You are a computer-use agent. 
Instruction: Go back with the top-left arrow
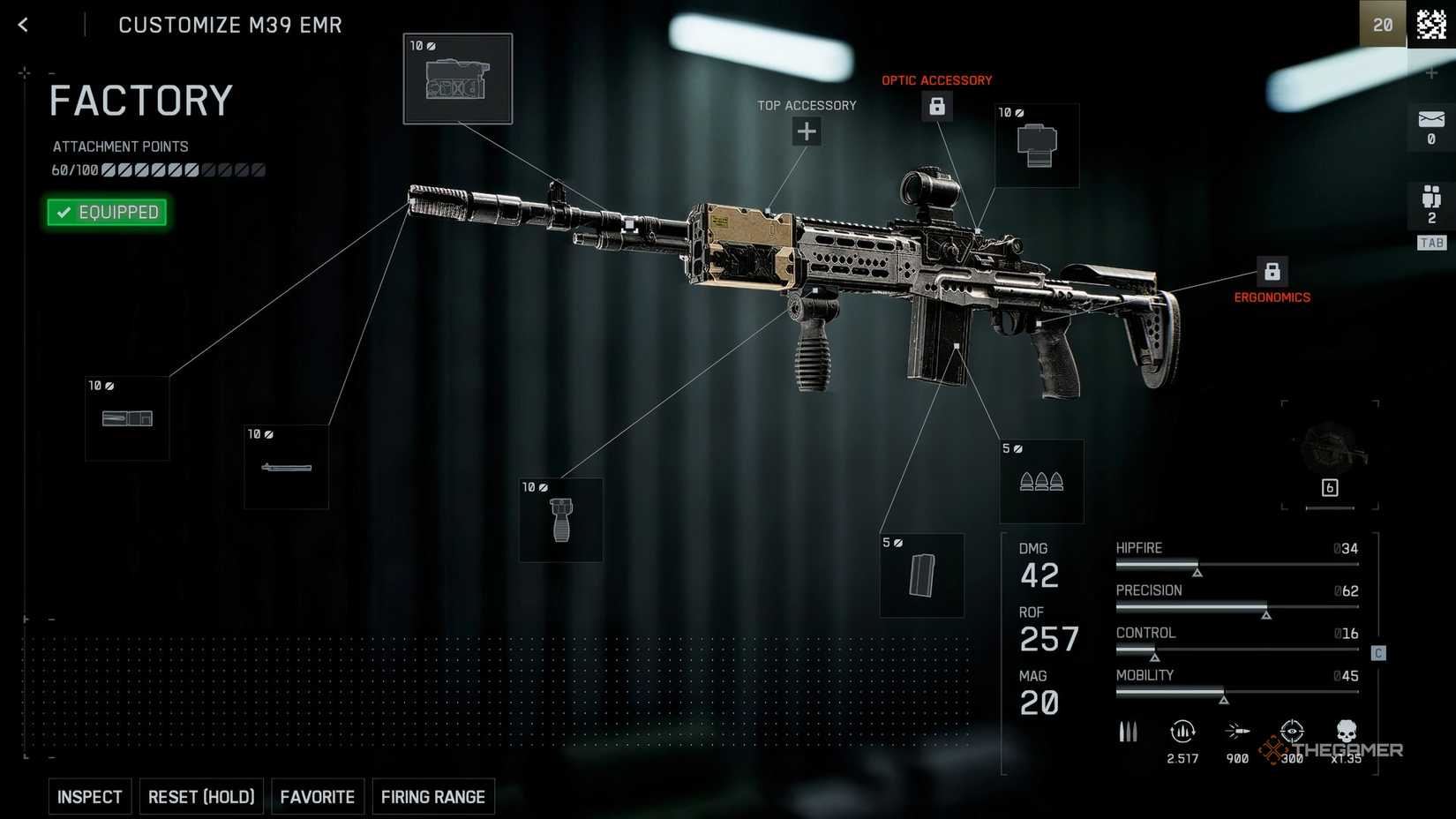pyautogui.click(x=22, y=25)
